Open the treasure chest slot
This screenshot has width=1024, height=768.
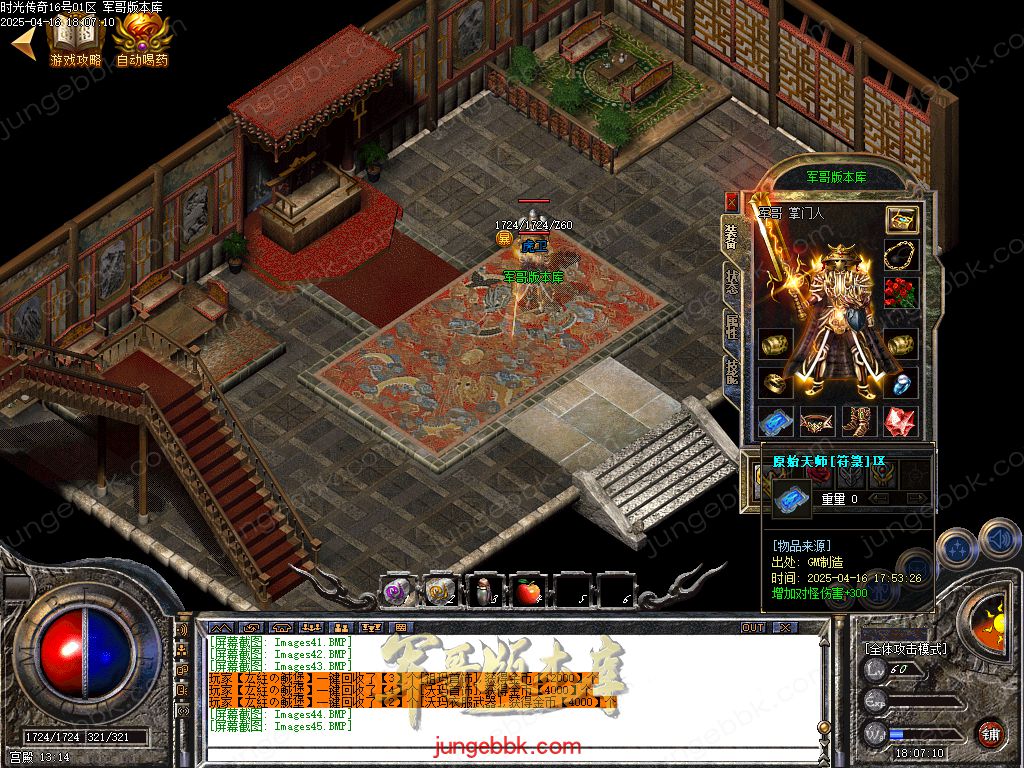click(x=902, y=220)
